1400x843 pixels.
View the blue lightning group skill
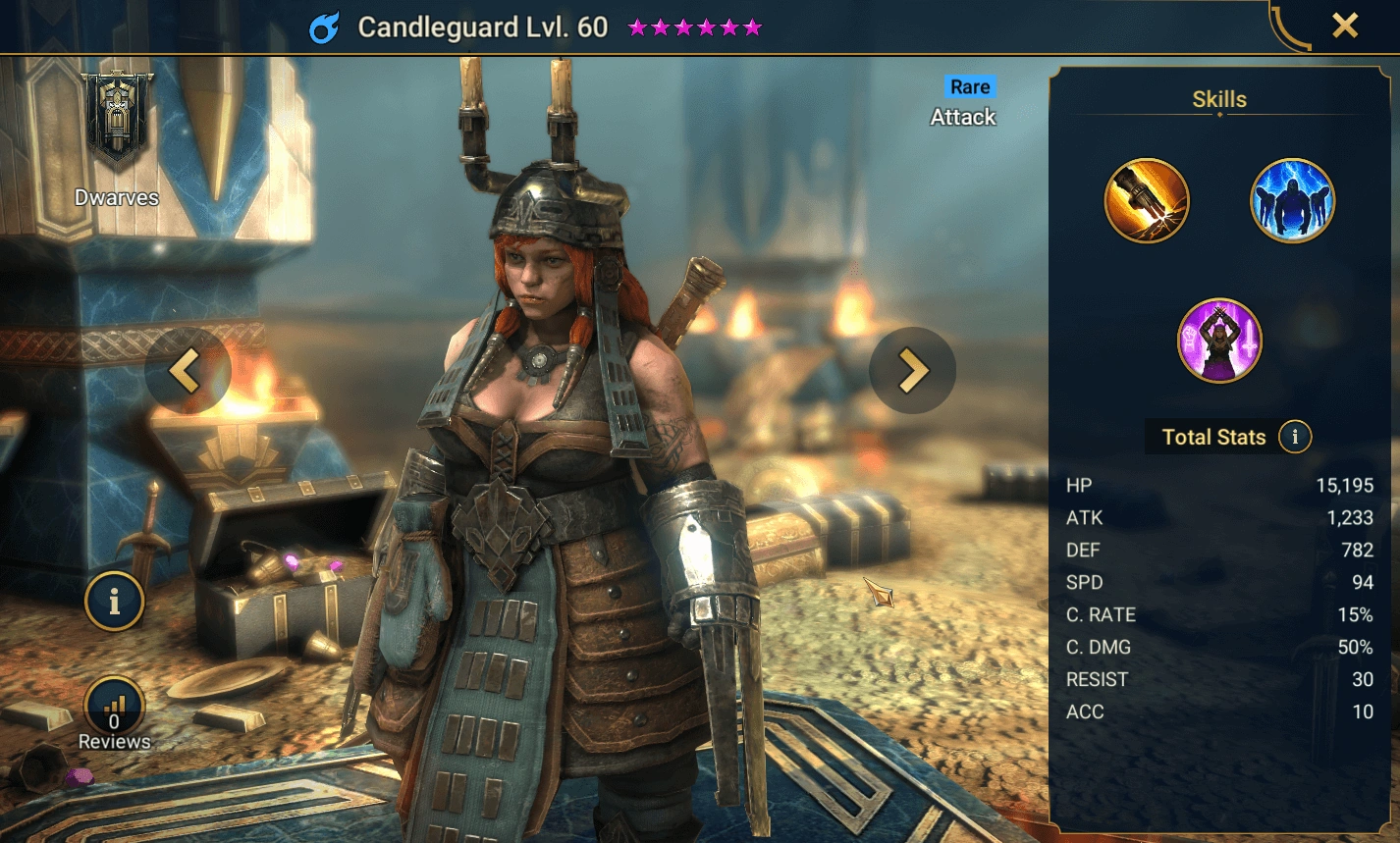[x=1292, y=201]
